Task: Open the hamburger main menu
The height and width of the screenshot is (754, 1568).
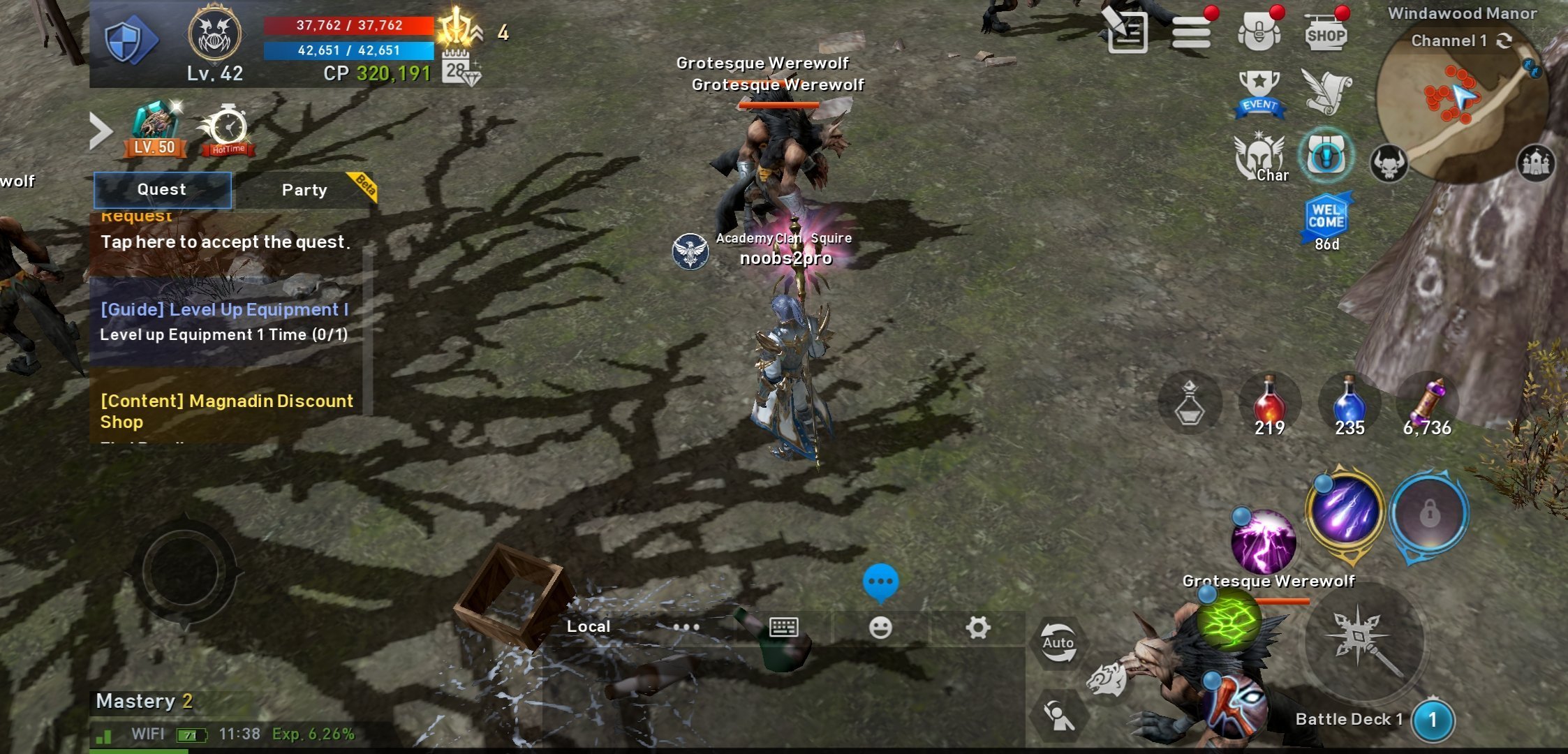Action: (x=1191, y=32)
